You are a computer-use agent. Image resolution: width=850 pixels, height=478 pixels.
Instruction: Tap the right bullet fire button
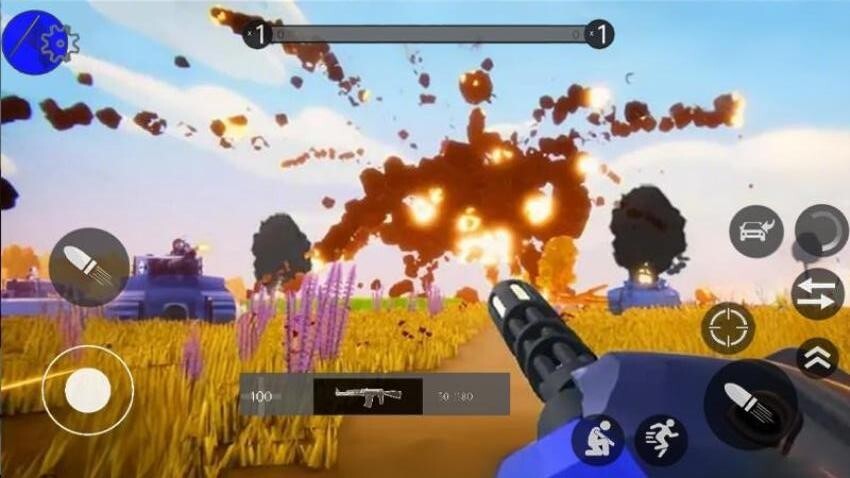click(750, 403)
